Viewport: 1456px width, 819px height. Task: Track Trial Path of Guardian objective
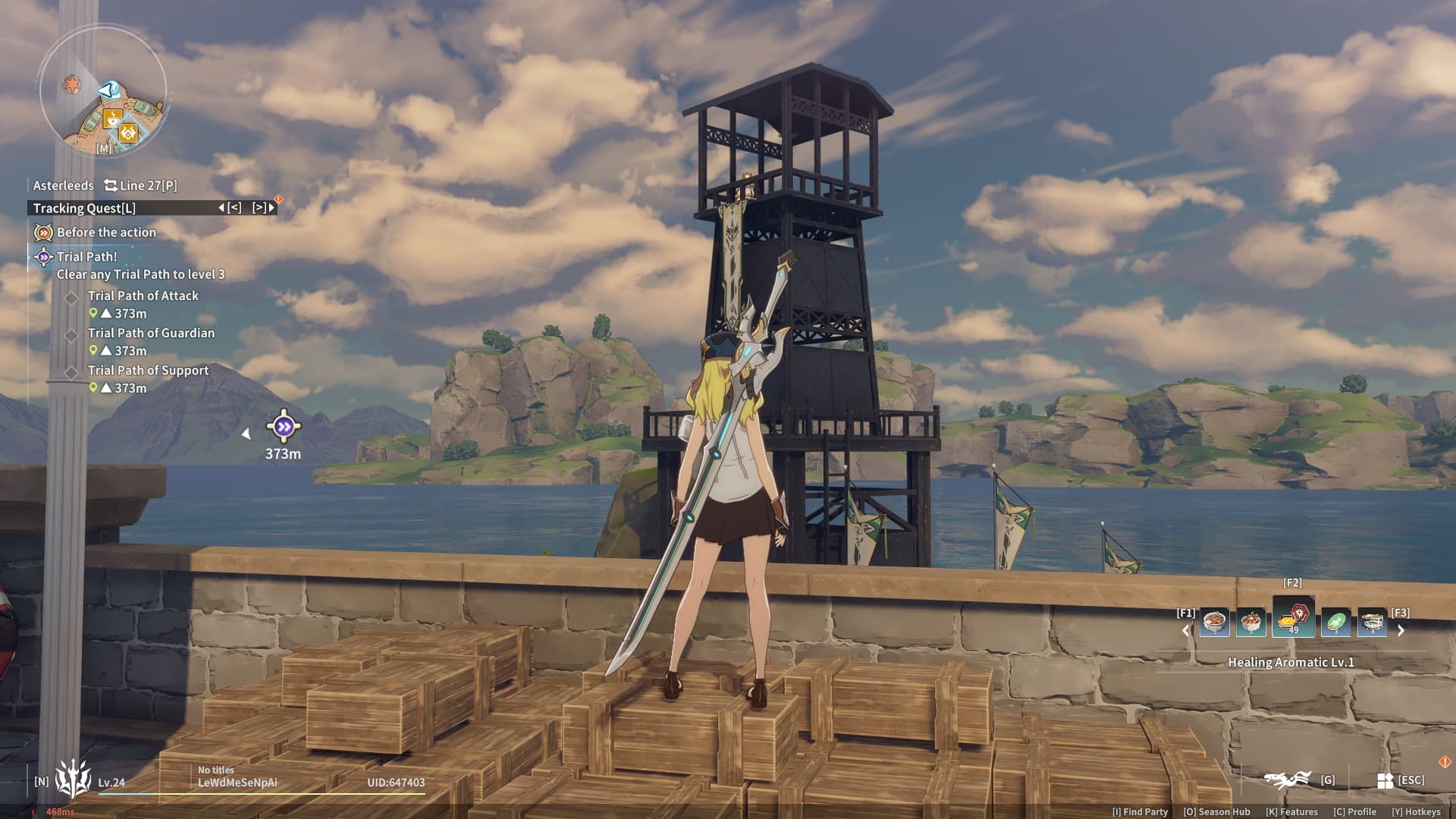[x=151, y=333]
